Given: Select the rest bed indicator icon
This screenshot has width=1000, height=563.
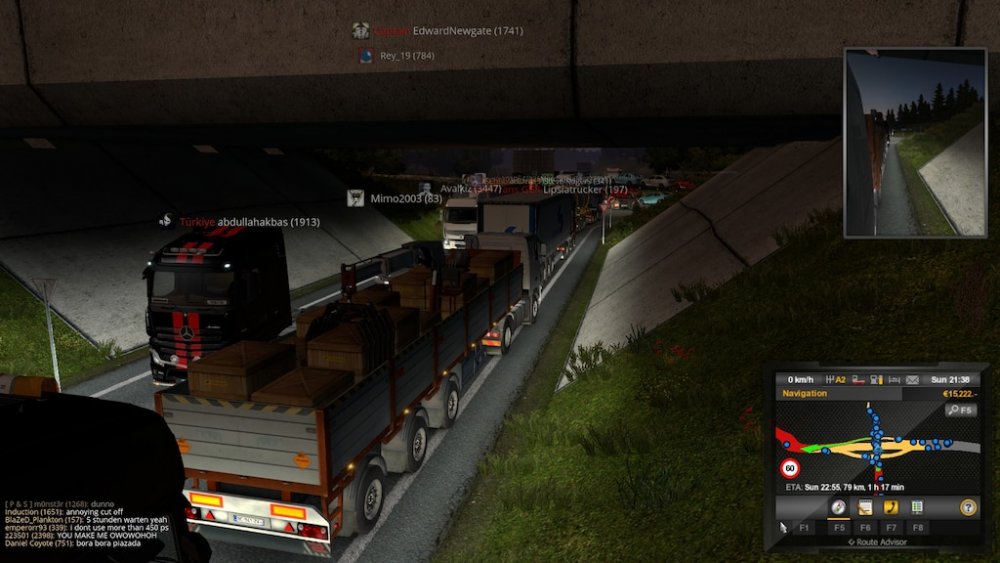Looking at the screenshot, I should [x=893, y=380].
